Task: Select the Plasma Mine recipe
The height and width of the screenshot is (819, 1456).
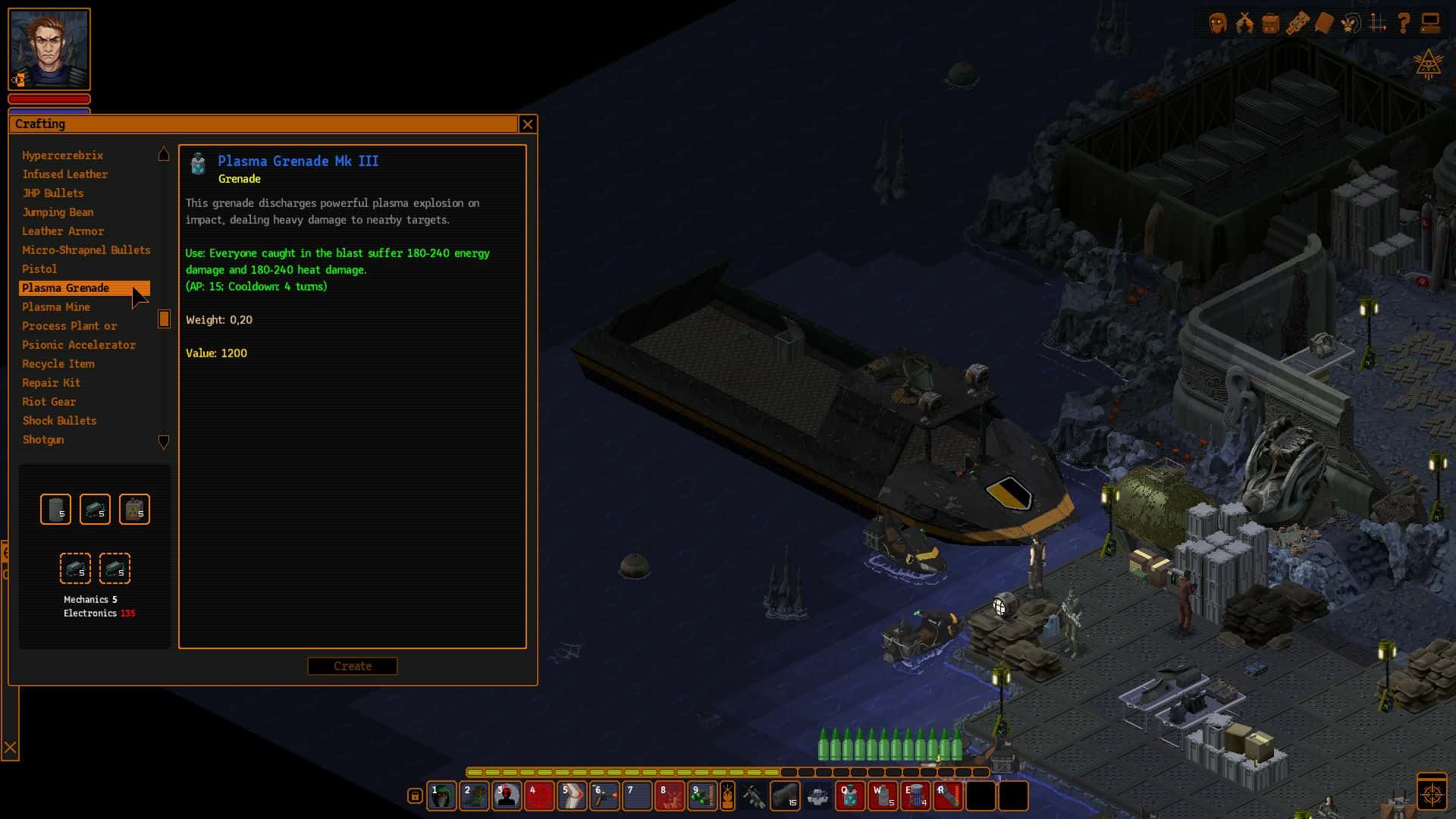Action: [x=56, y=307]
